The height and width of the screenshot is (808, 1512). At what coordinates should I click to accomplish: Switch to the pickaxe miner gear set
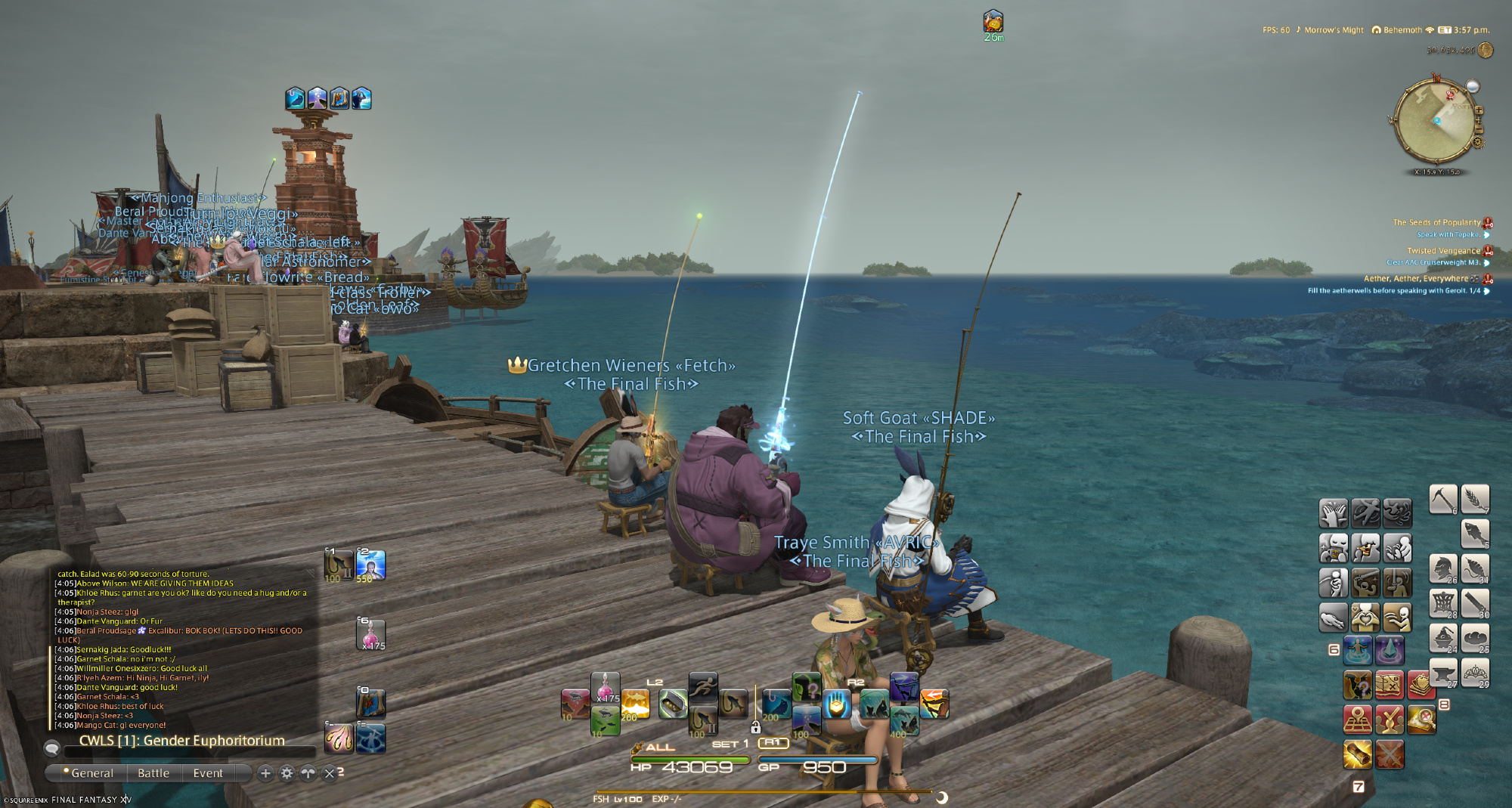coord(1442,499)
